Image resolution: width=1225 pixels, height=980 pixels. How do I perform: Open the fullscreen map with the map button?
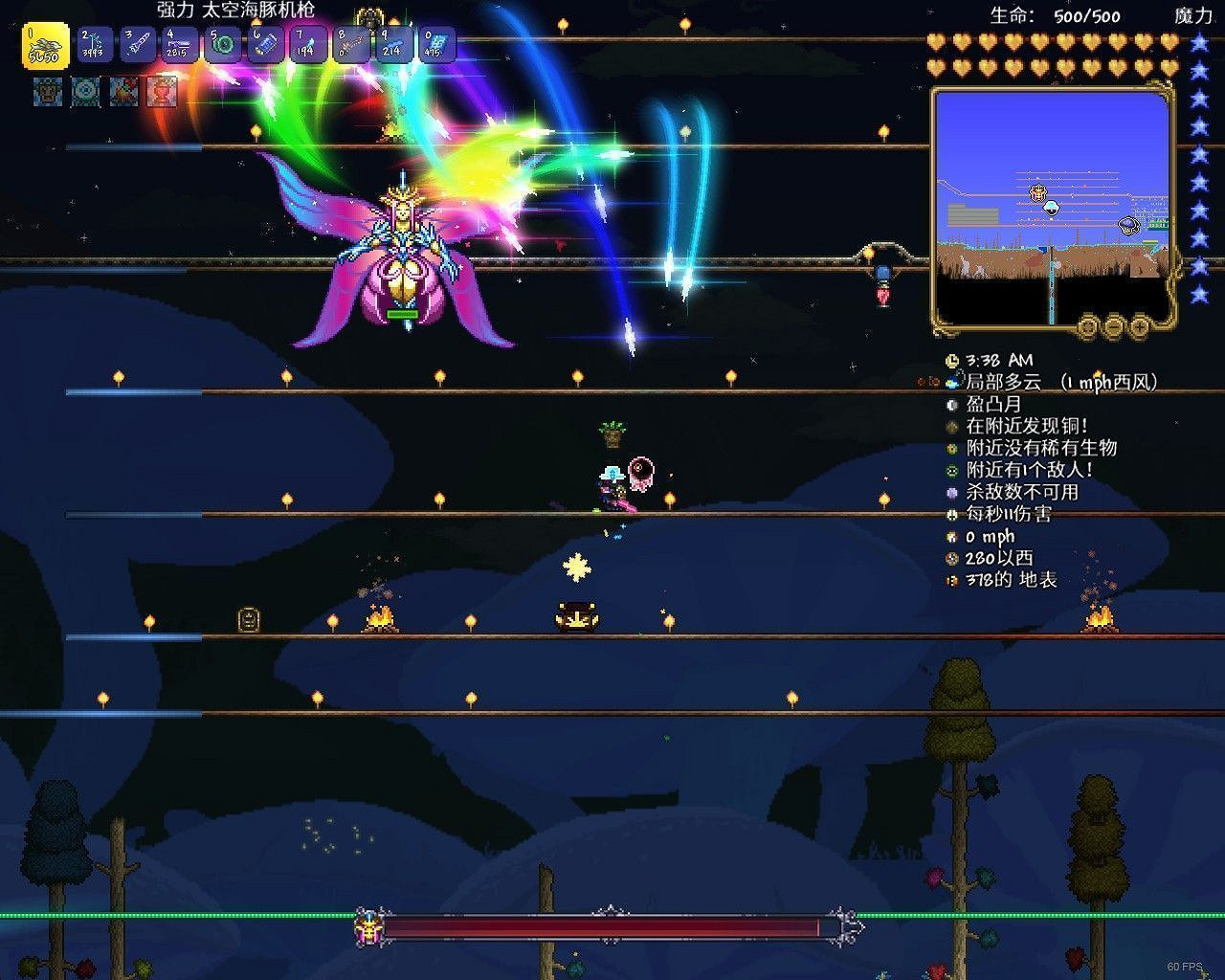pos(1087,325)
